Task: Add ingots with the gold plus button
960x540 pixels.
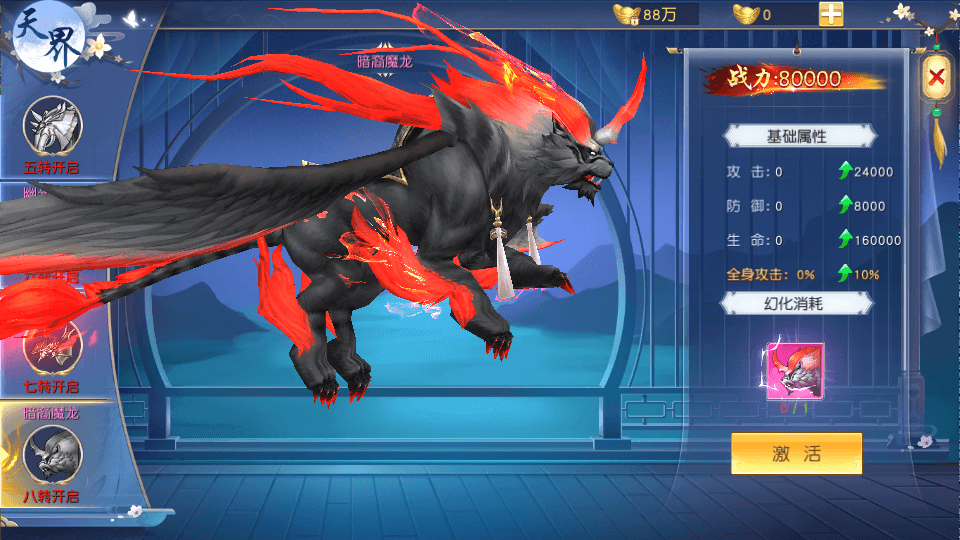Action: [831, 15]
